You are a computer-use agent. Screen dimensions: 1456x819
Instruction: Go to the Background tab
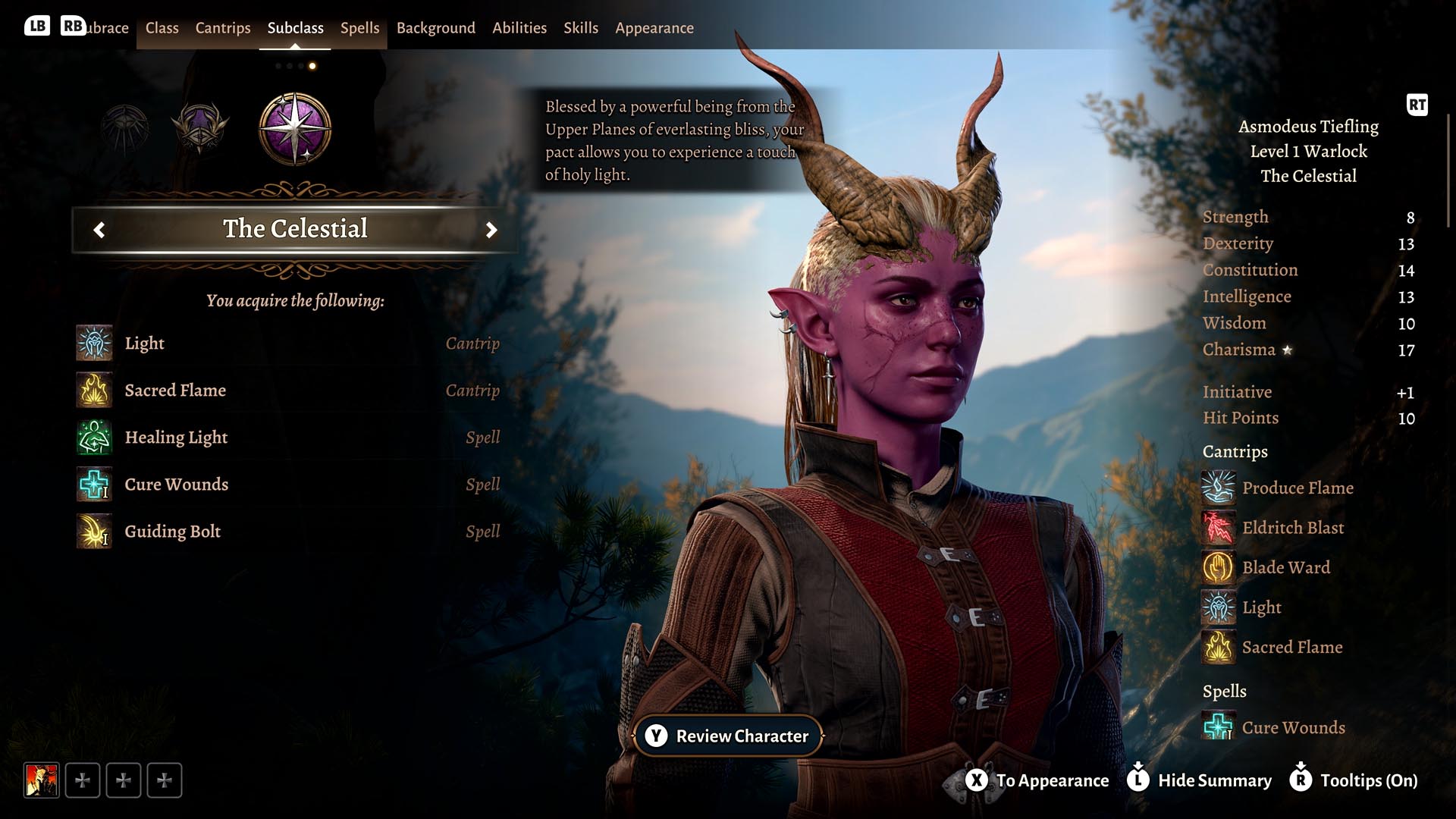tap(435, 28)
